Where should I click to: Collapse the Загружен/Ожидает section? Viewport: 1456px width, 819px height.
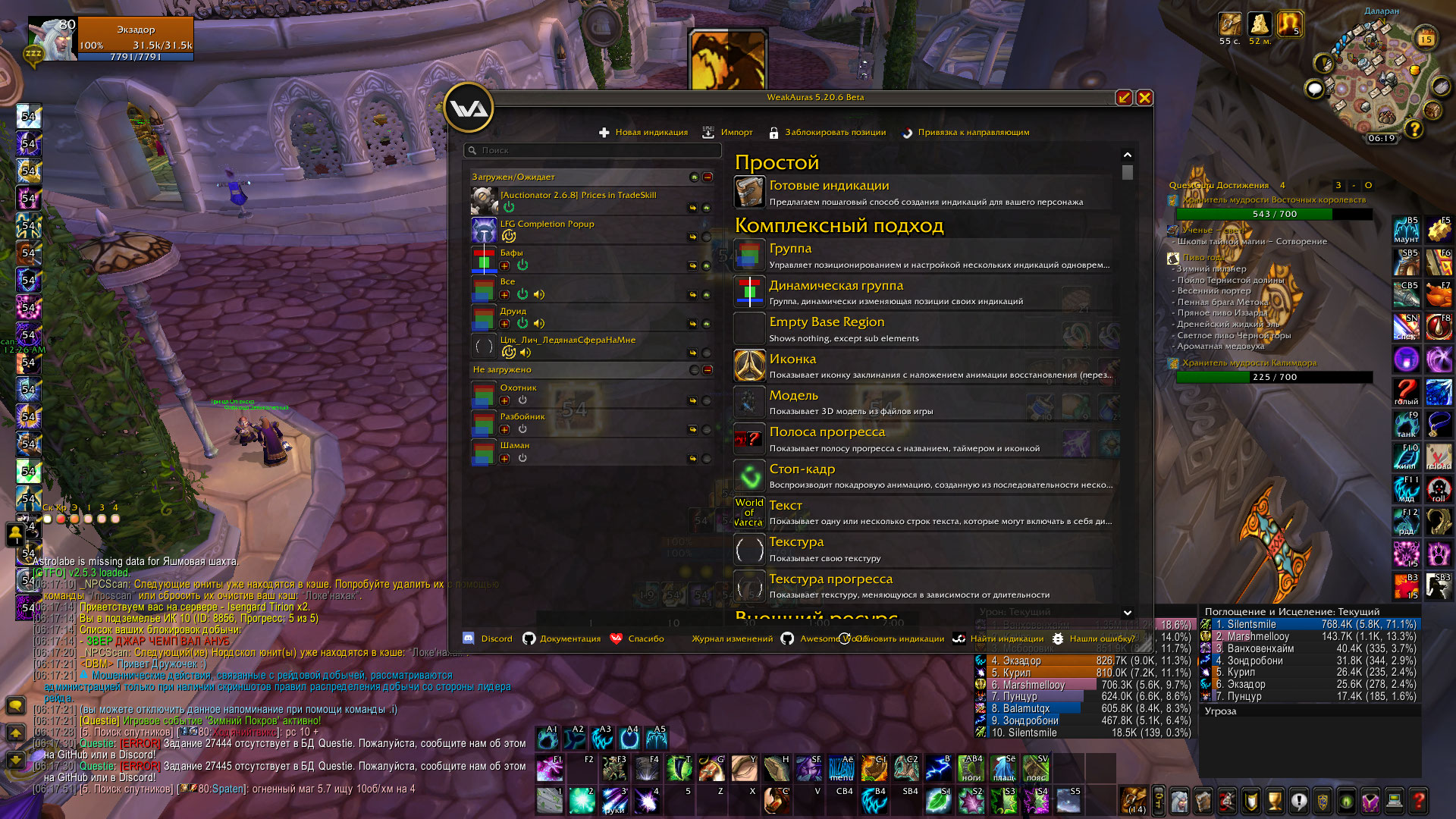pyautogui.click(x=707, y=176)
